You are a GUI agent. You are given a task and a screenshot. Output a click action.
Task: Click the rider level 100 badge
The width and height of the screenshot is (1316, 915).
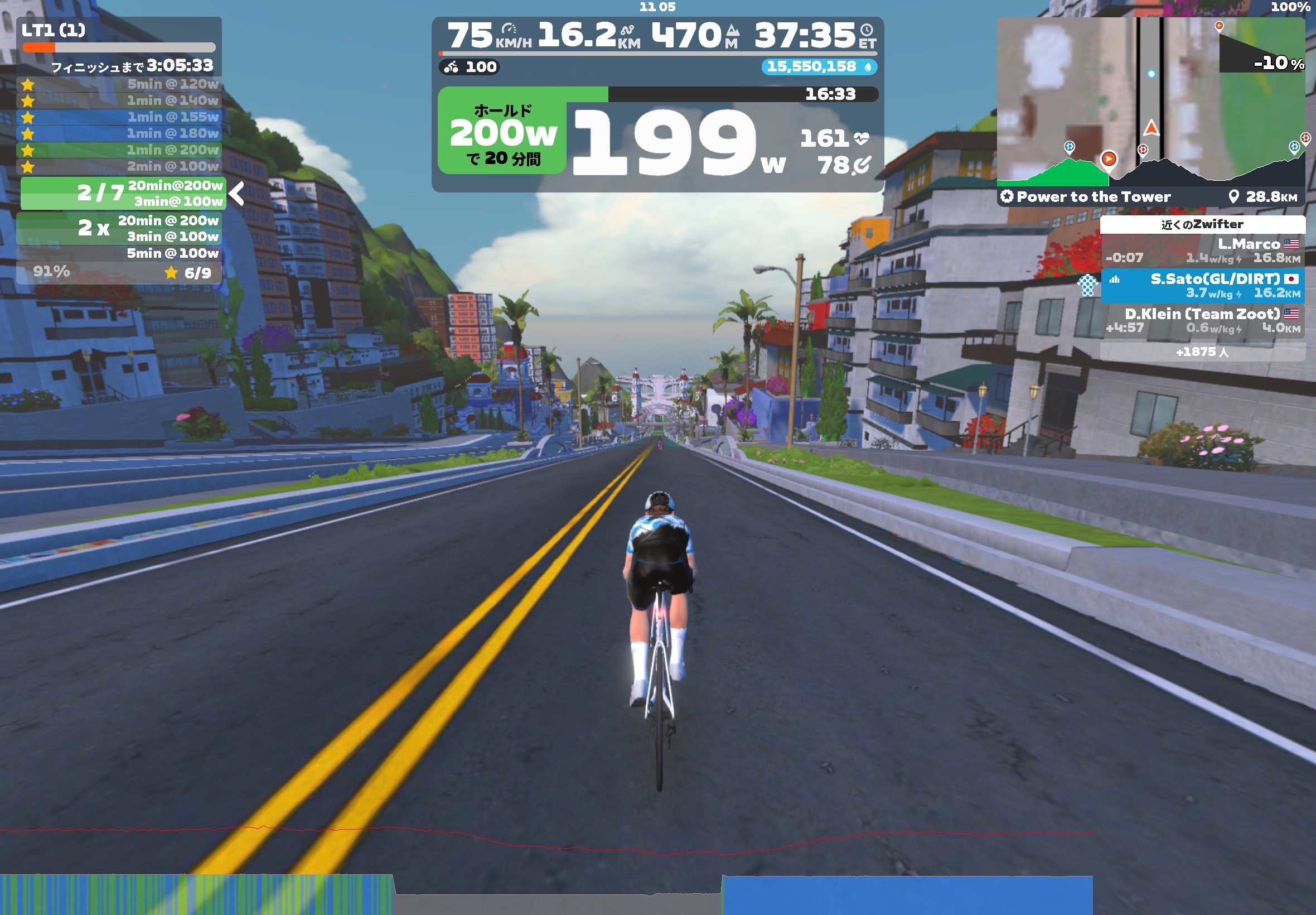coord(470,67)
